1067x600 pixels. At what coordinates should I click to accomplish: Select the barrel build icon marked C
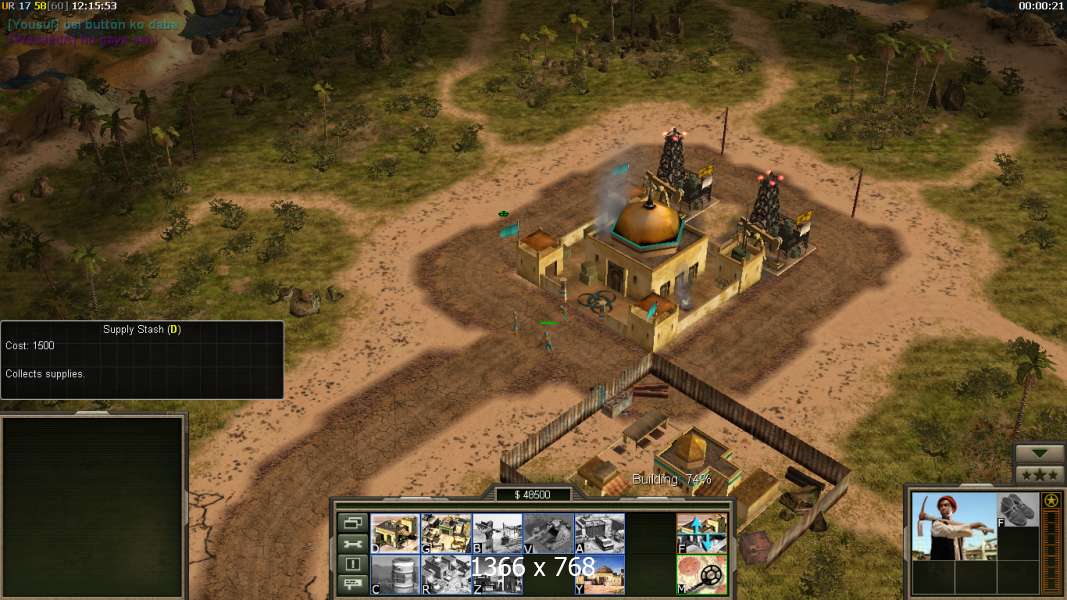click(x=396, y=574)
